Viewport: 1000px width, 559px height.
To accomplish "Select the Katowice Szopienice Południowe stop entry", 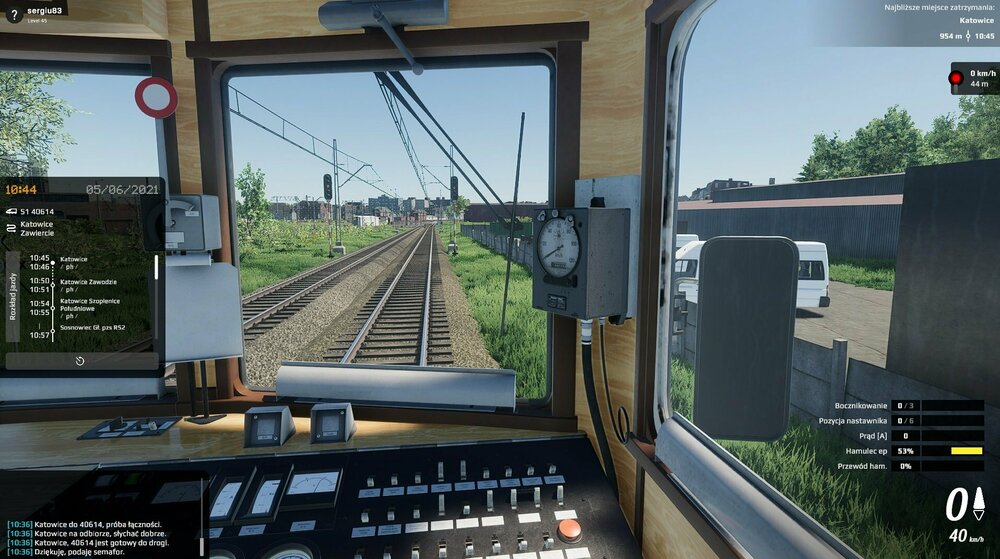I will (x=92, y=306).
